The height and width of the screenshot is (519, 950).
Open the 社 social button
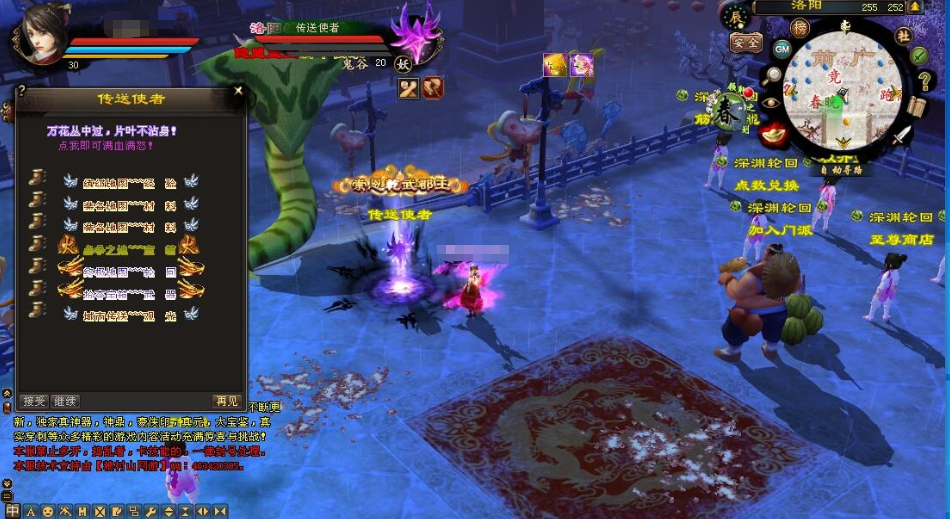(x=903, y=35)
